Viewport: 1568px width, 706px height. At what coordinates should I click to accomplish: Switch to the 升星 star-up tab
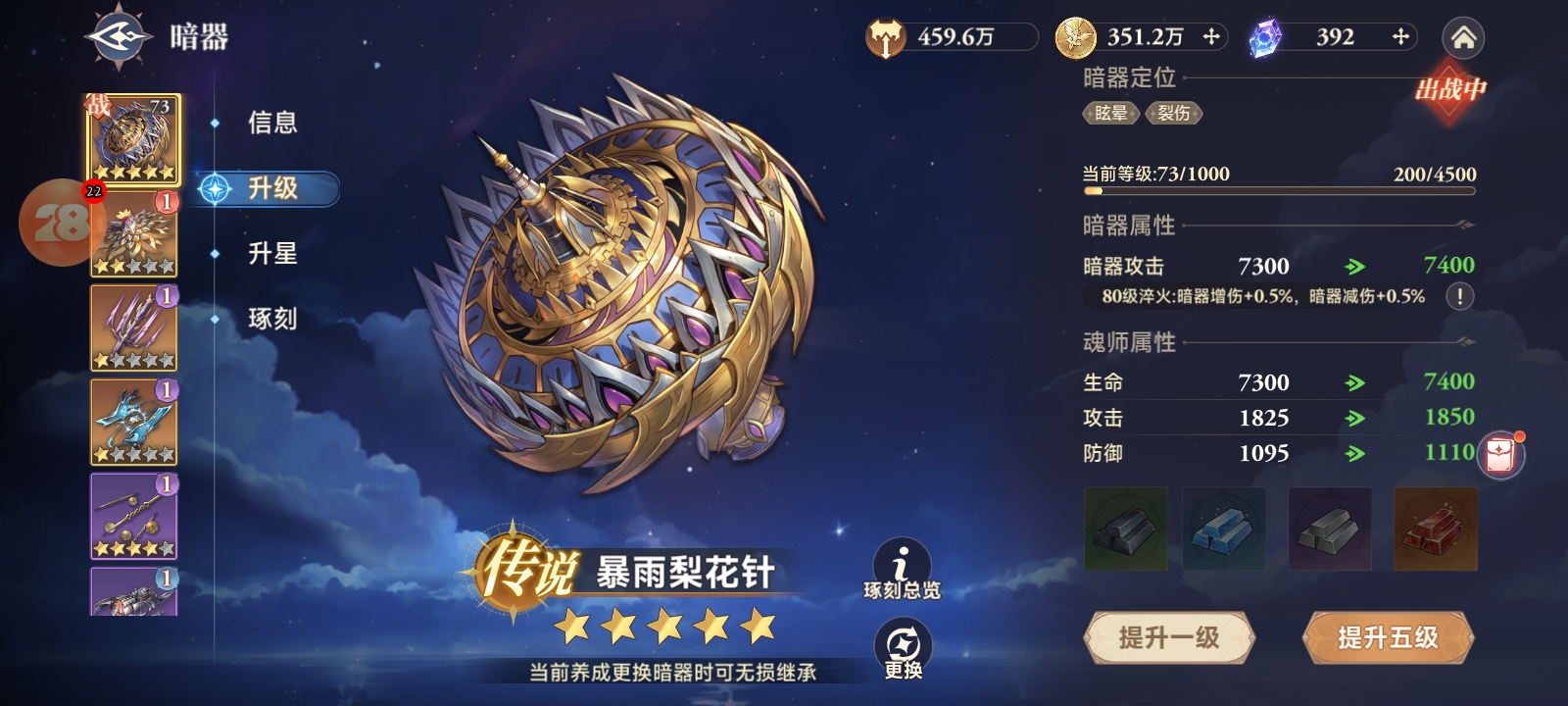[x=271, y=253]
